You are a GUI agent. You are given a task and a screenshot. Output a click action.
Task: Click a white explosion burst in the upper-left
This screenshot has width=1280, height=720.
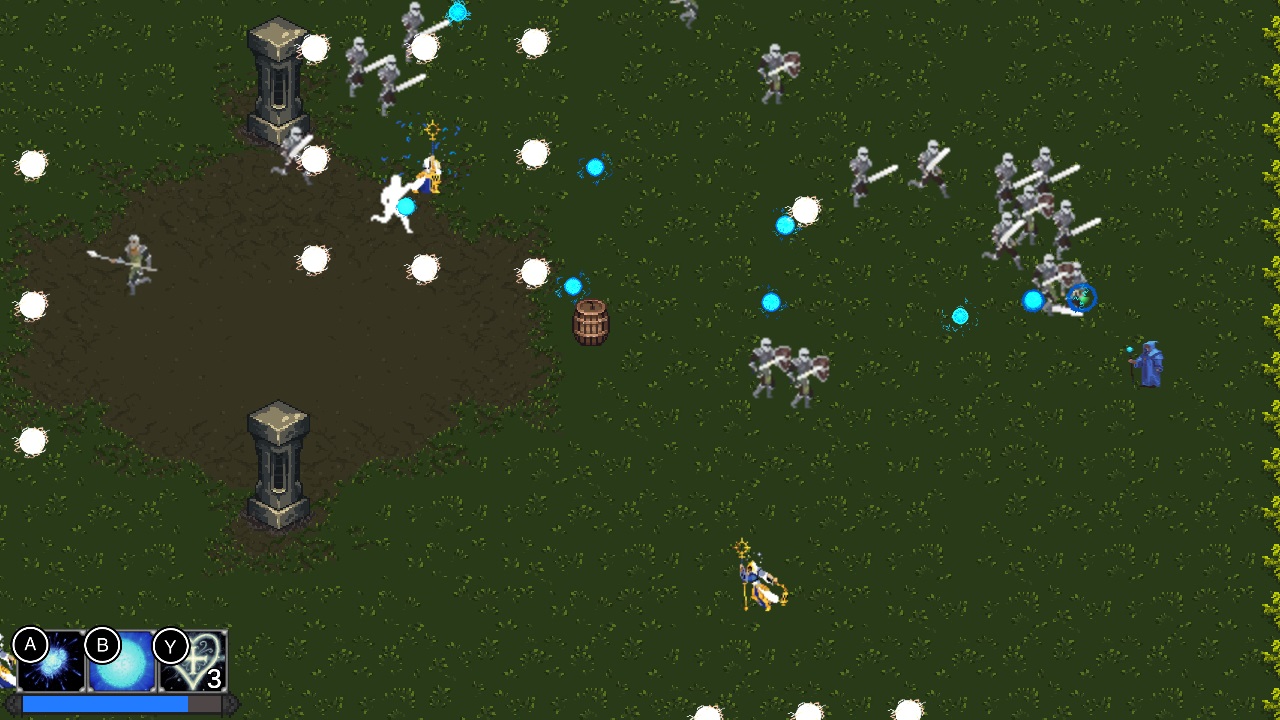click(x=316, y=46)
